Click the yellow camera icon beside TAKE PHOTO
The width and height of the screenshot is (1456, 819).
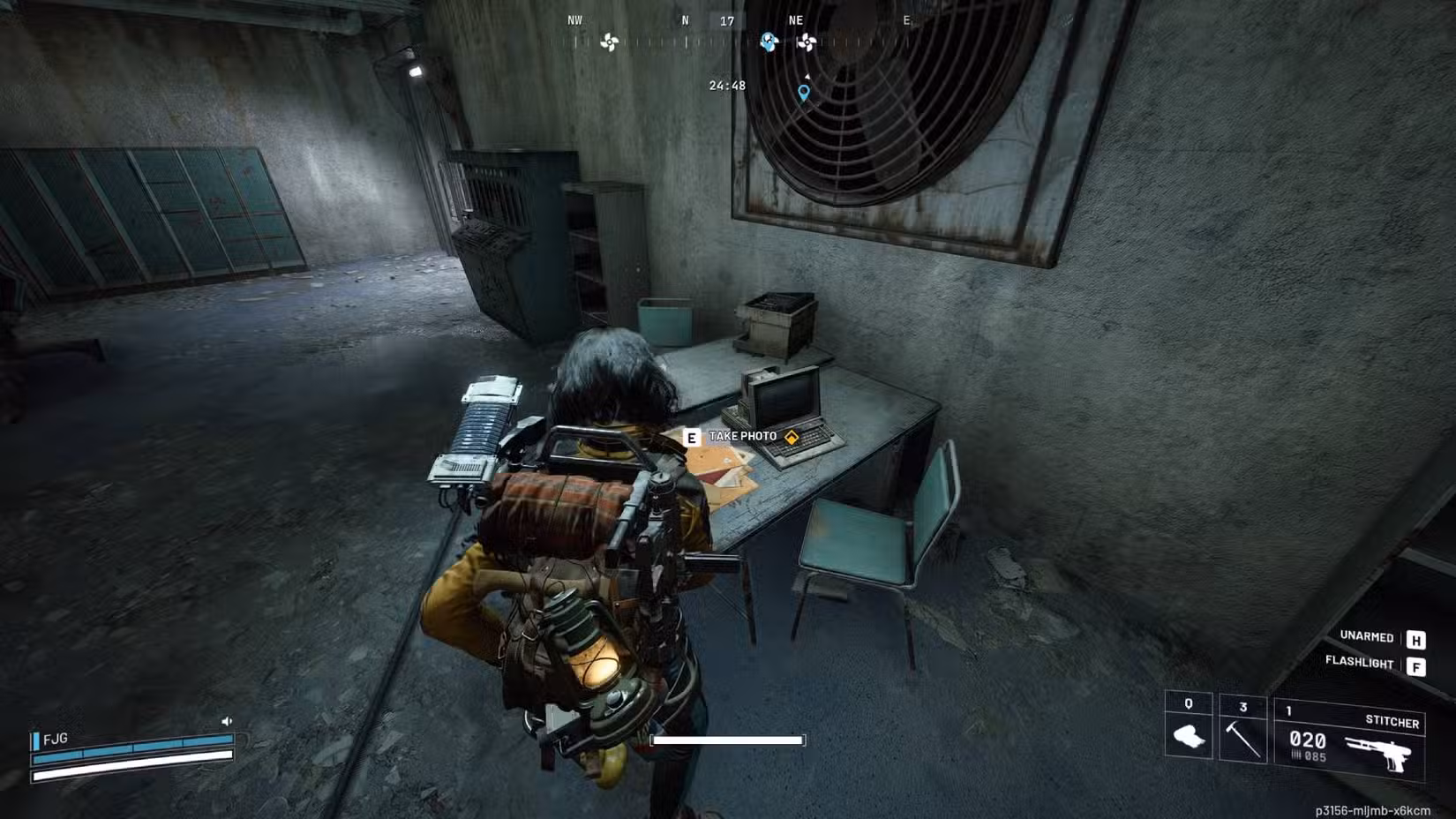(792, 436)
